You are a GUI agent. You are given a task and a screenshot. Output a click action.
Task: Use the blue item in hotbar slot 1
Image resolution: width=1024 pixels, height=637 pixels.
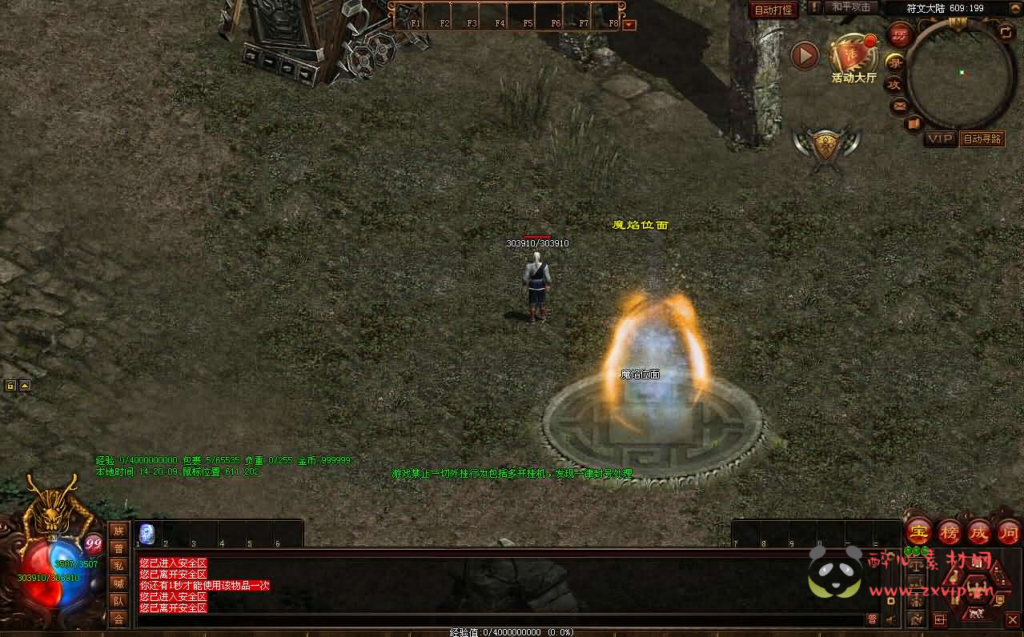(147, 534)
